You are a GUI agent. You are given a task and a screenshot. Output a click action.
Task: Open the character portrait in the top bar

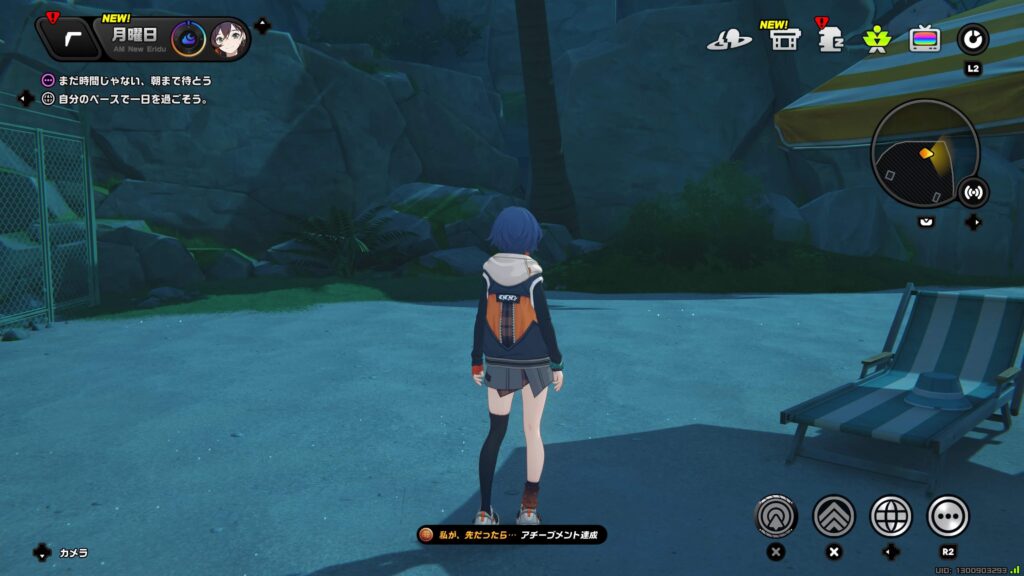pyautogui.click(x=227, y=39)
